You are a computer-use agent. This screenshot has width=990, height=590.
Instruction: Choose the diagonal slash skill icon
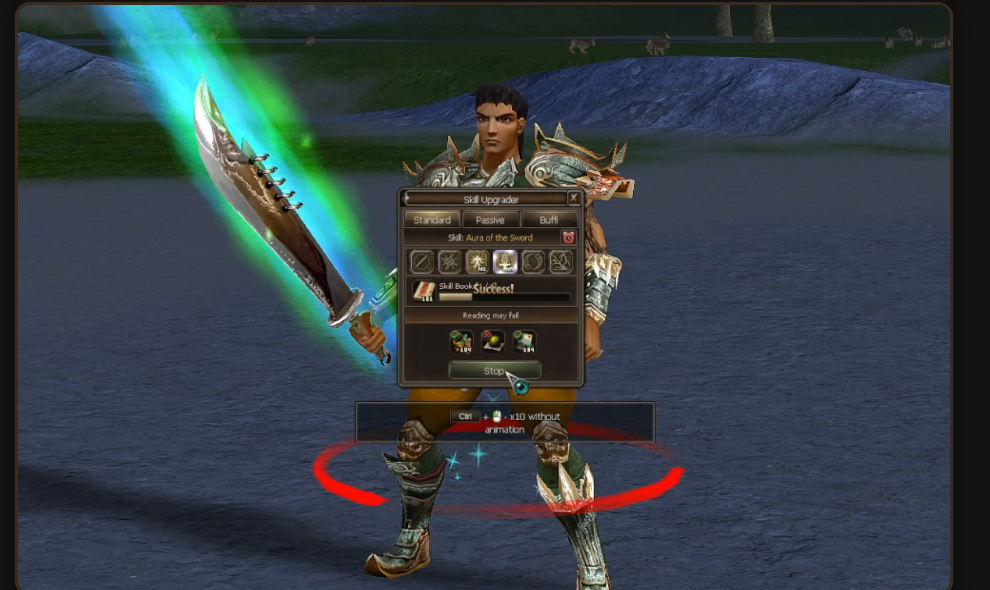point(422,262)
